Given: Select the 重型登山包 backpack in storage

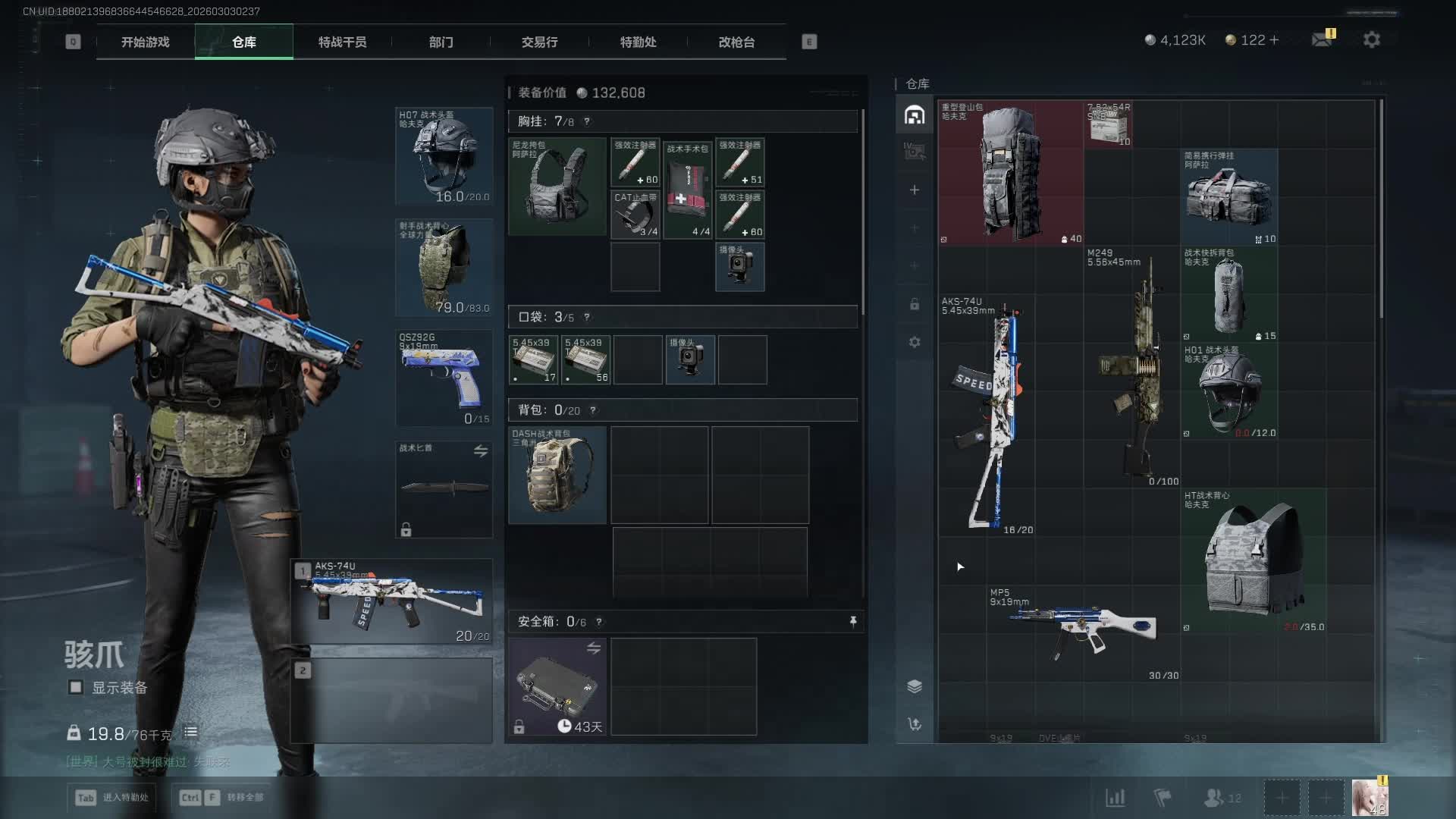Looking at the screenshot, I should tap(1010, 173).
